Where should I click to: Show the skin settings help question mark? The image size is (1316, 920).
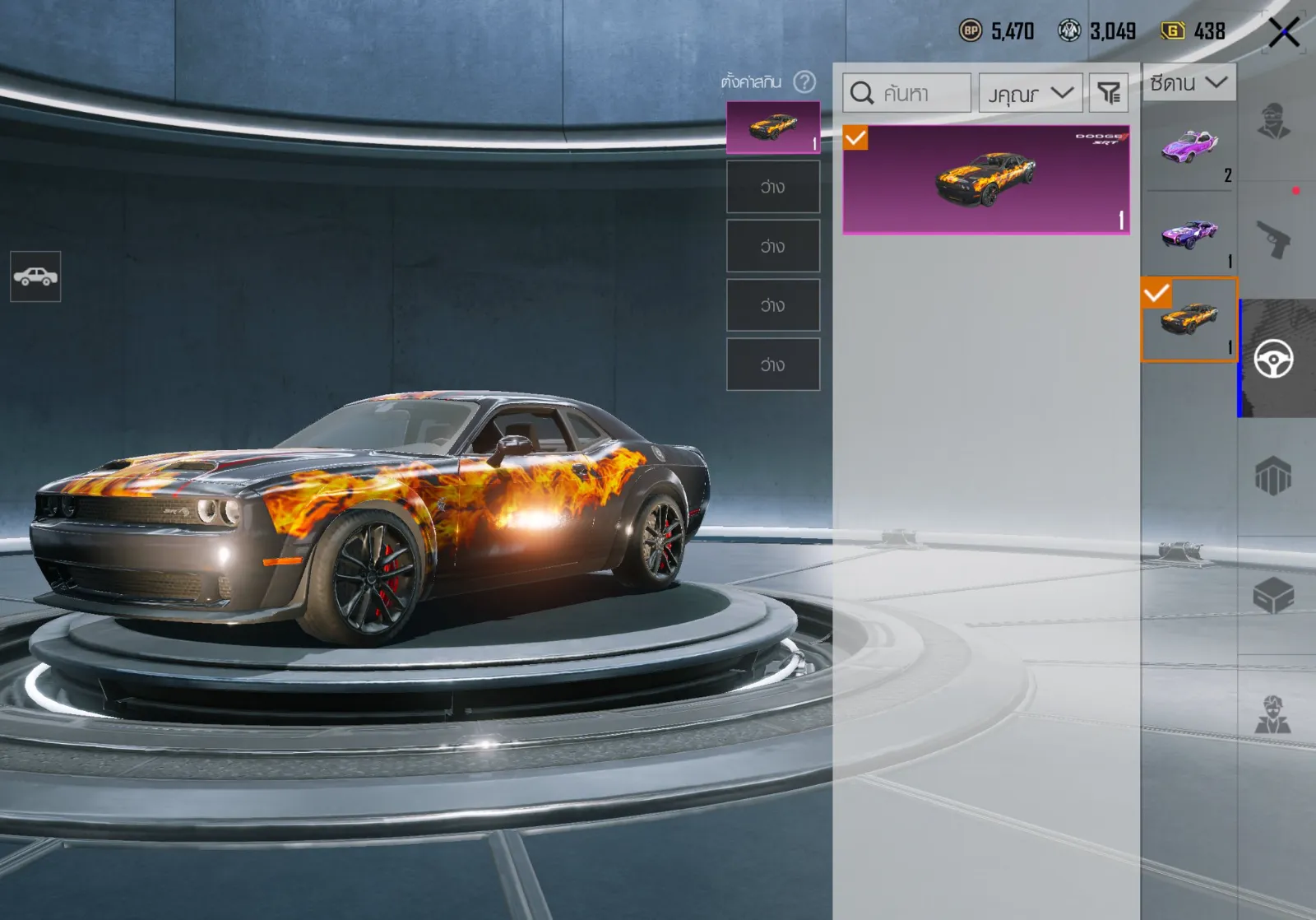coord(804,81)
